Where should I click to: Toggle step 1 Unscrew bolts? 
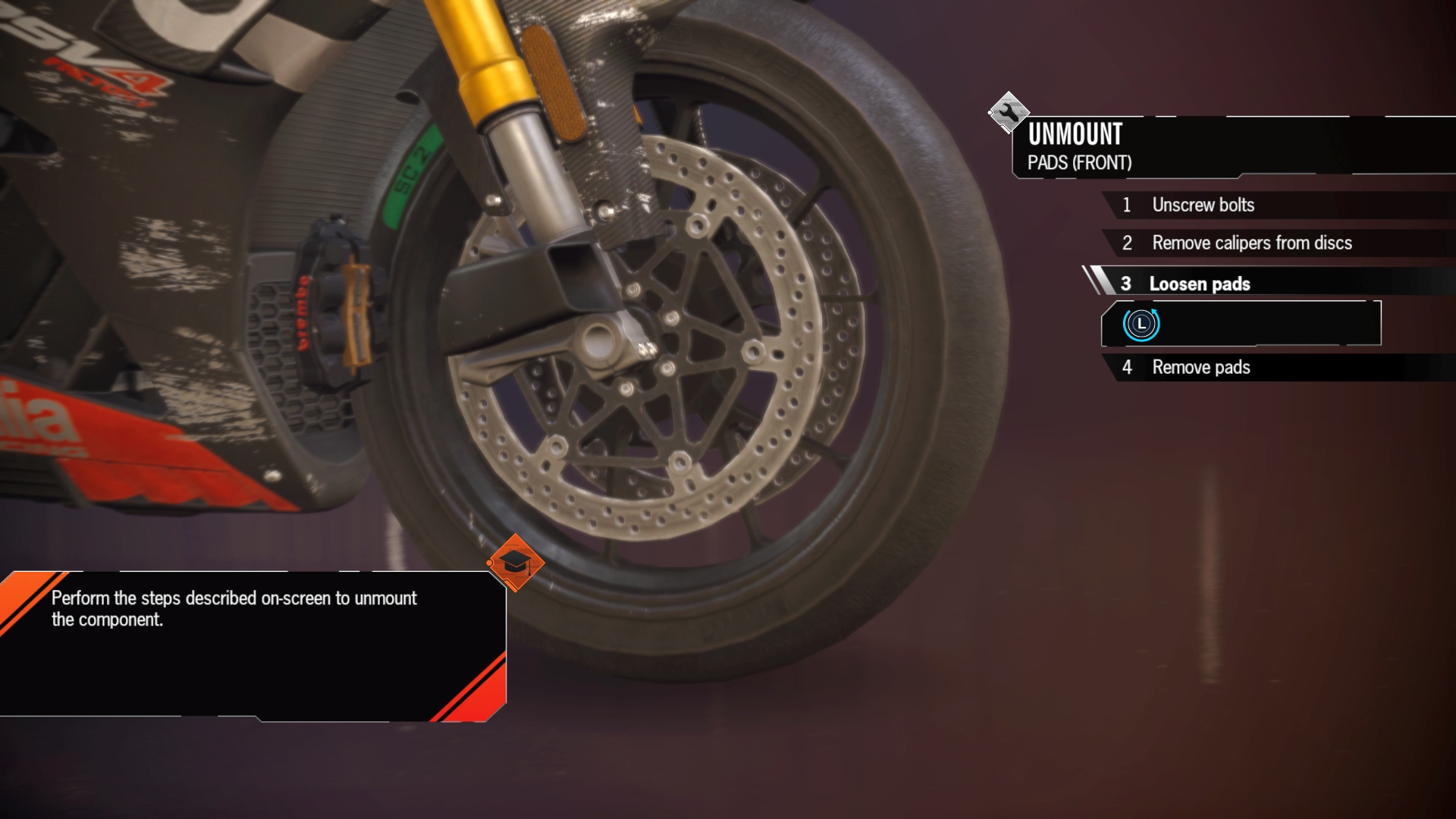[1203, 205]
